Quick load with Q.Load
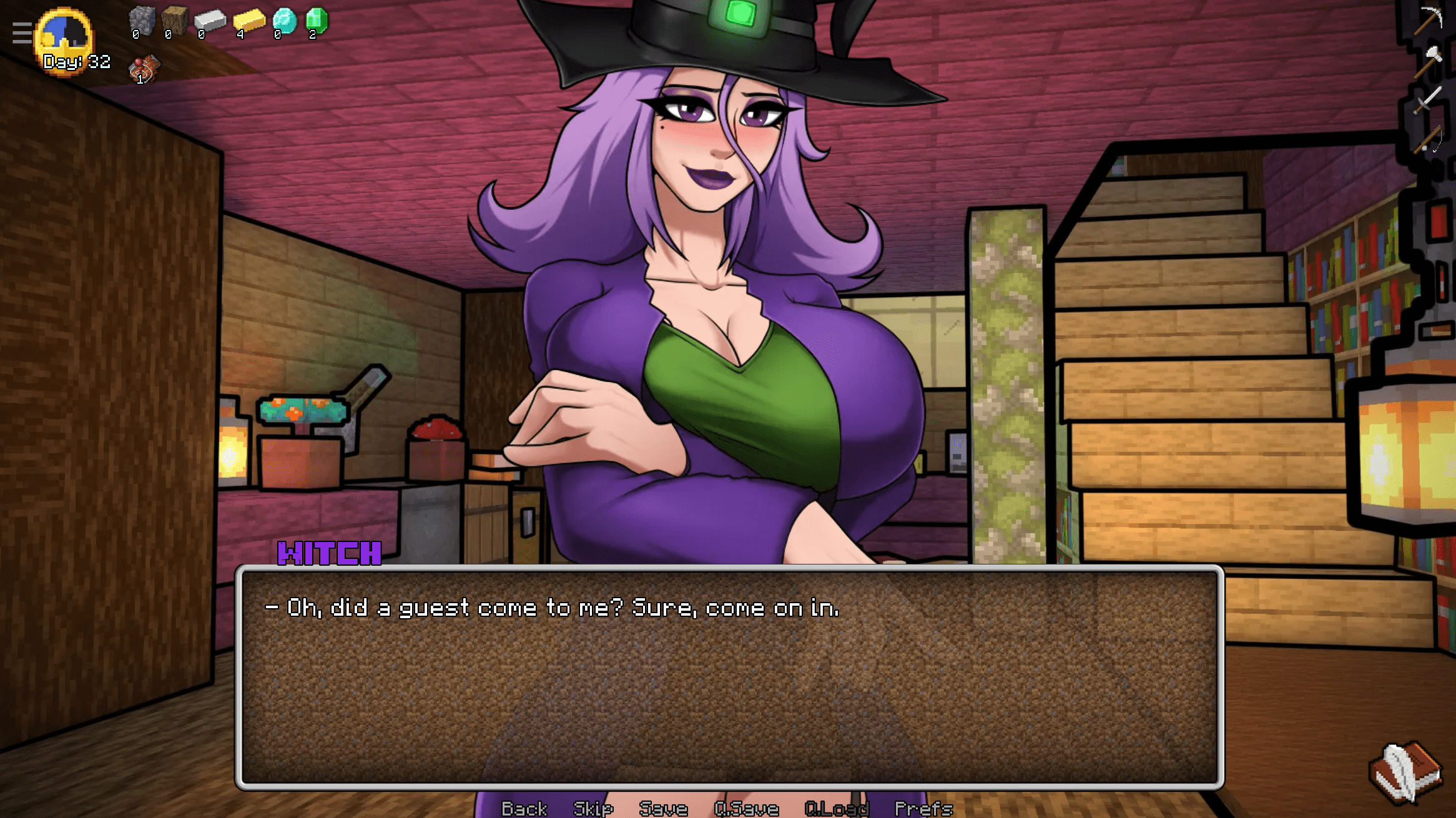 coord(837,809)
